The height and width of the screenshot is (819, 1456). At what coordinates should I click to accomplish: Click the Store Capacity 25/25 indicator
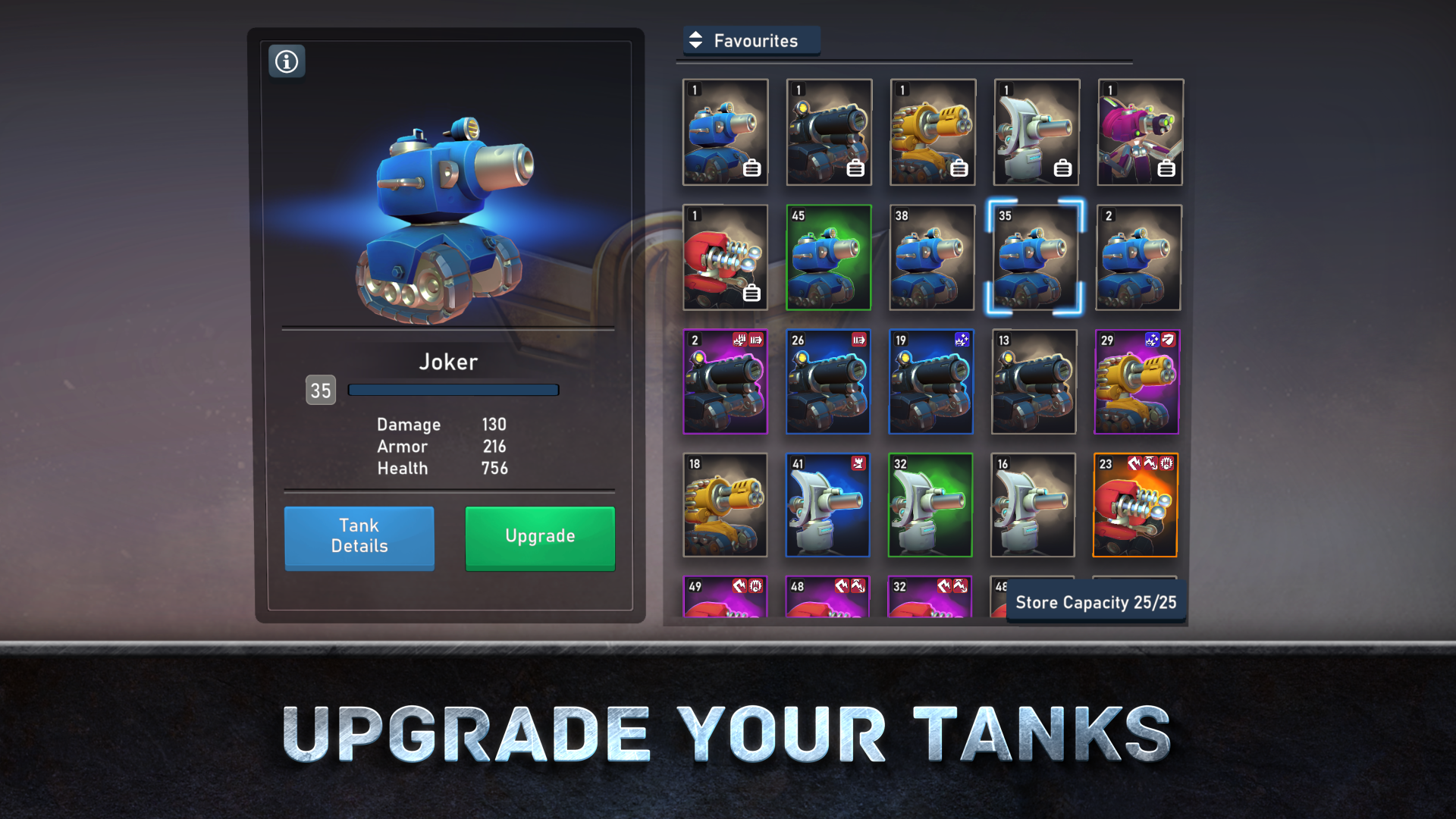1096,601
